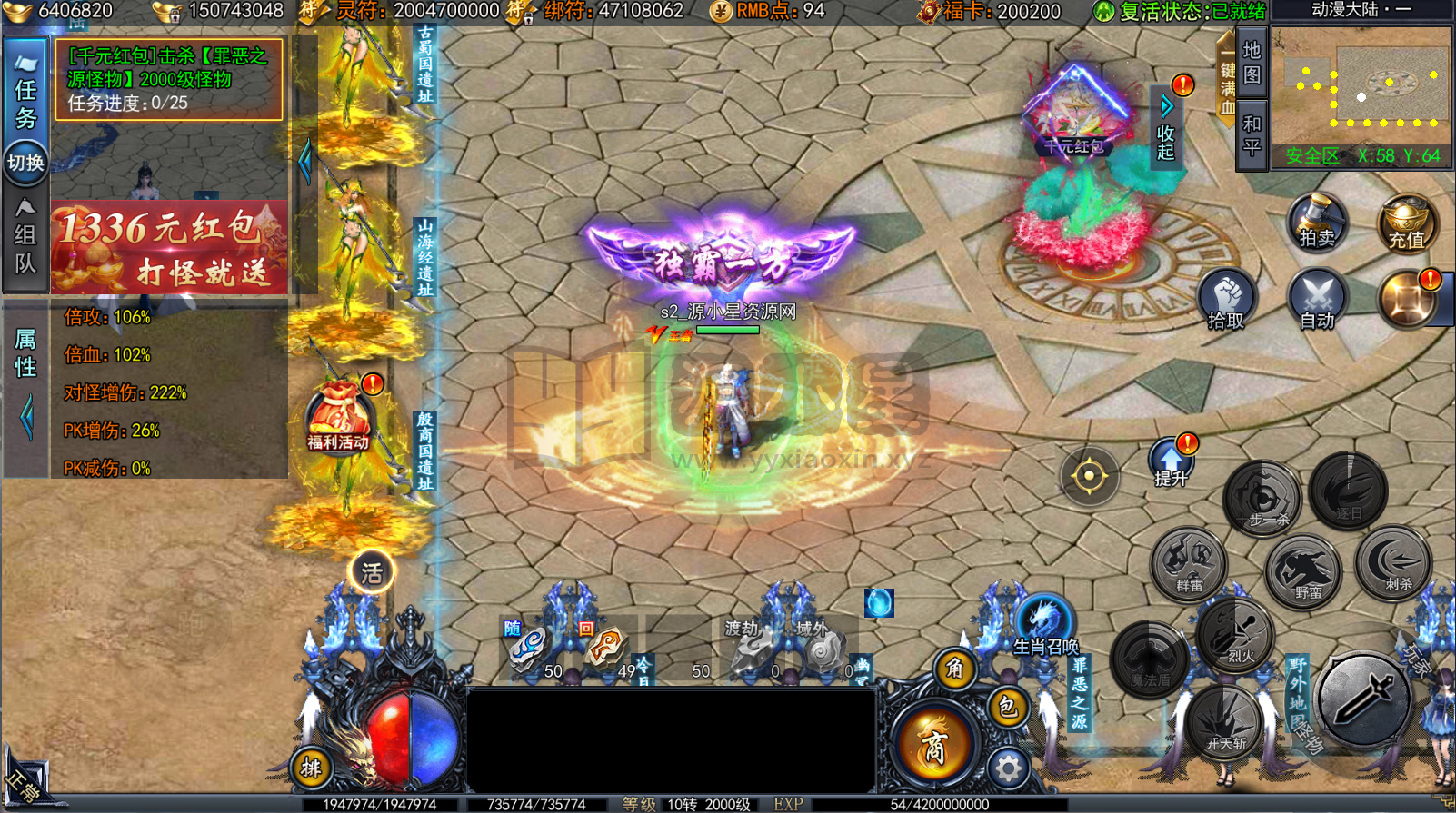This screenshot has width=1456, height=813.
Task: Open the 提升 upgrade menu
Action: [x=1171, y=463]
